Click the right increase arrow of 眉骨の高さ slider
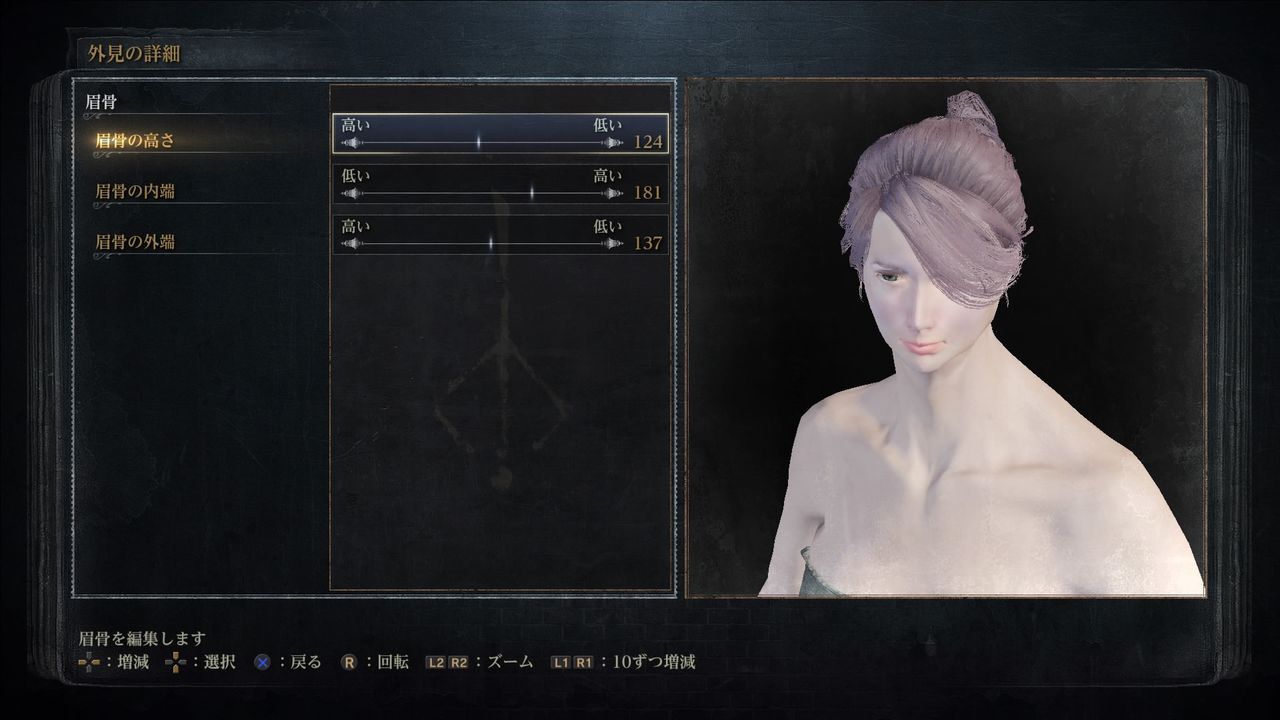Viewport: 1280px width, 720px height. pyautogui.click(x=613, y=141)
